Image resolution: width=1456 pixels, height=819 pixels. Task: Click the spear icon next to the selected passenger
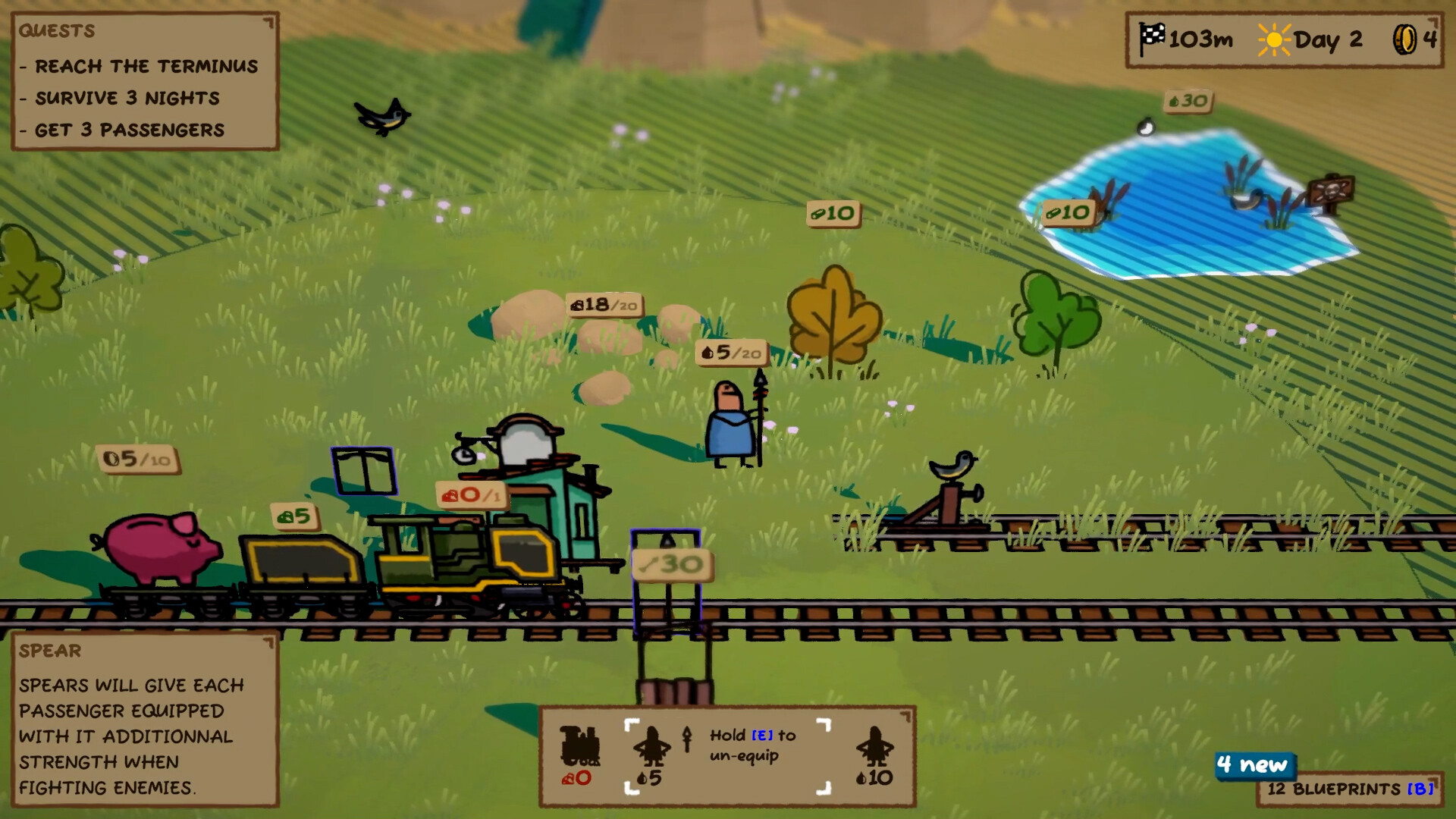point(686,739)
